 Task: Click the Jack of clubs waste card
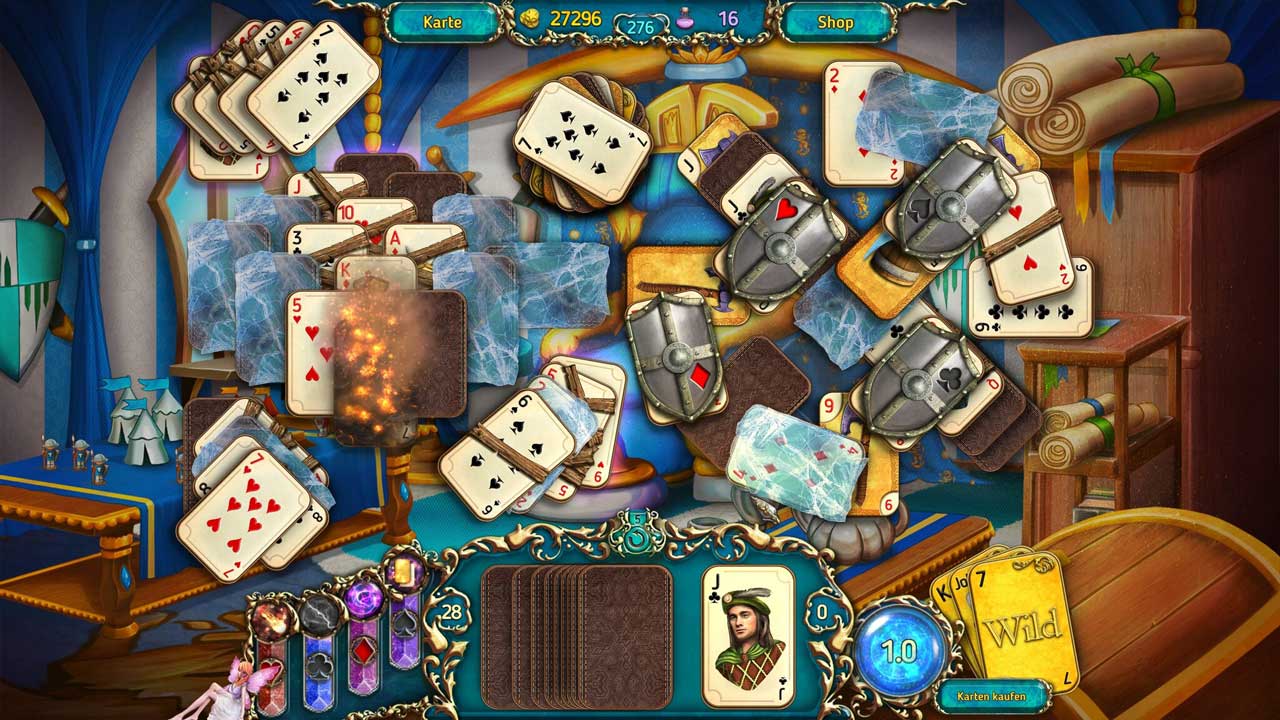pyautogui.click(x=748, y=636)
